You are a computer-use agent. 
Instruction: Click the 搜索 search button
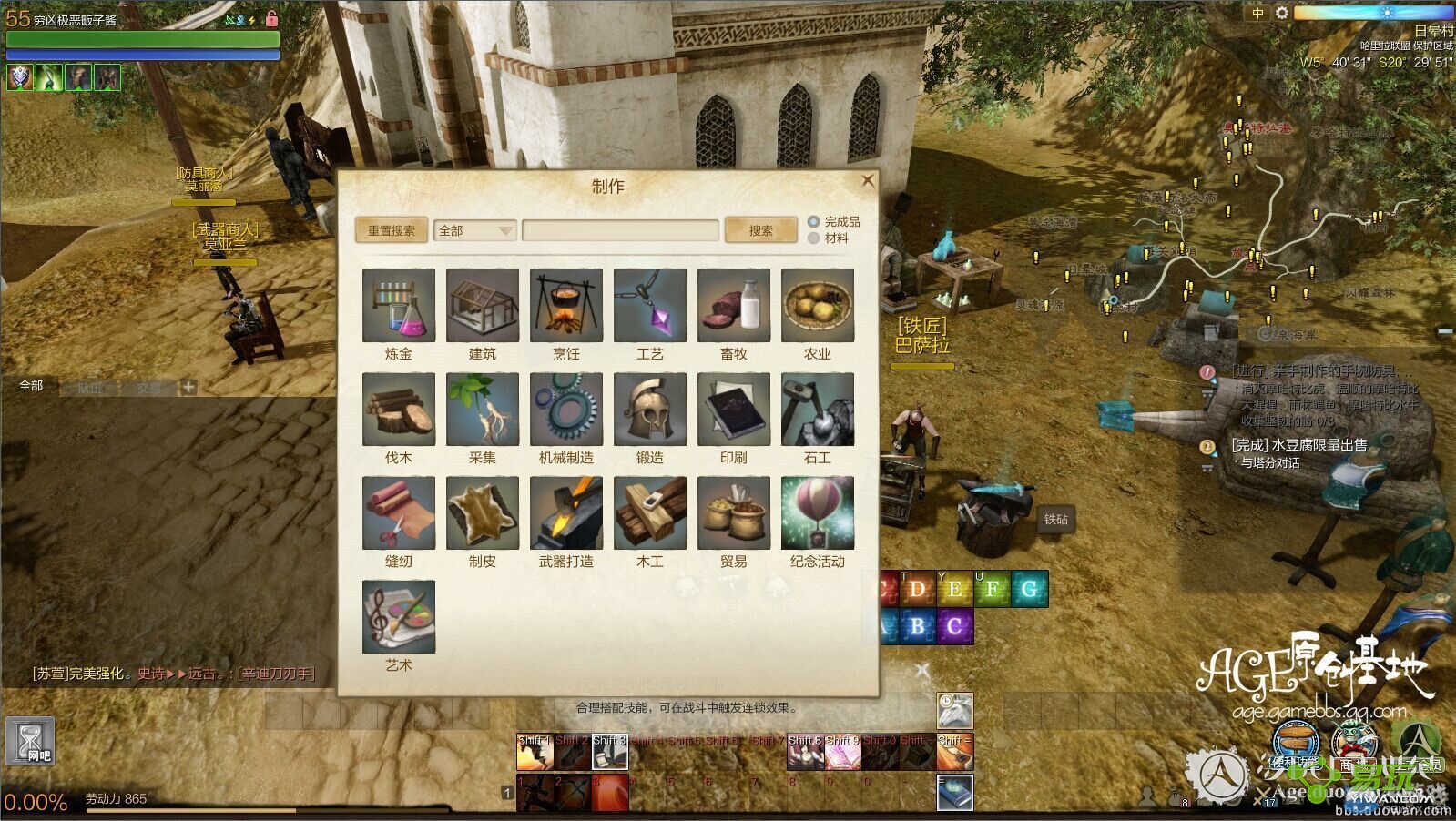click(760, 231)
